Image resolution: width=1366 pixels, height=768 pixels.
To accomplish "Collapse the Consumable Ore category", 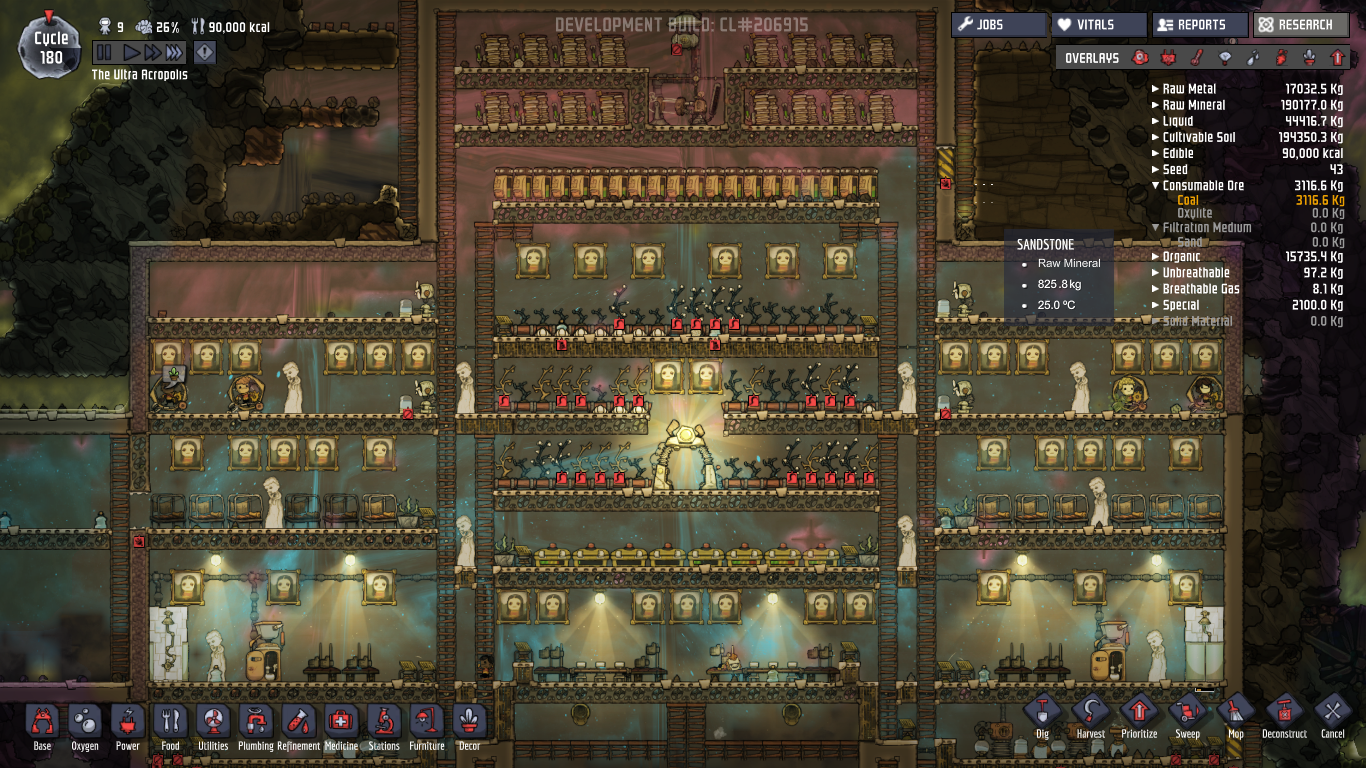I will point(1155,185).
